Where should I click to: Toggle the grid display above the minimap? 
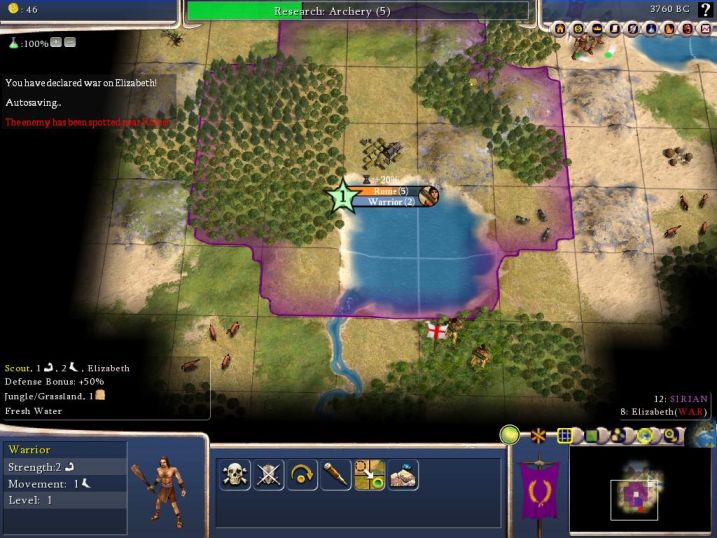pyautogui.click(x=565, y=436)
